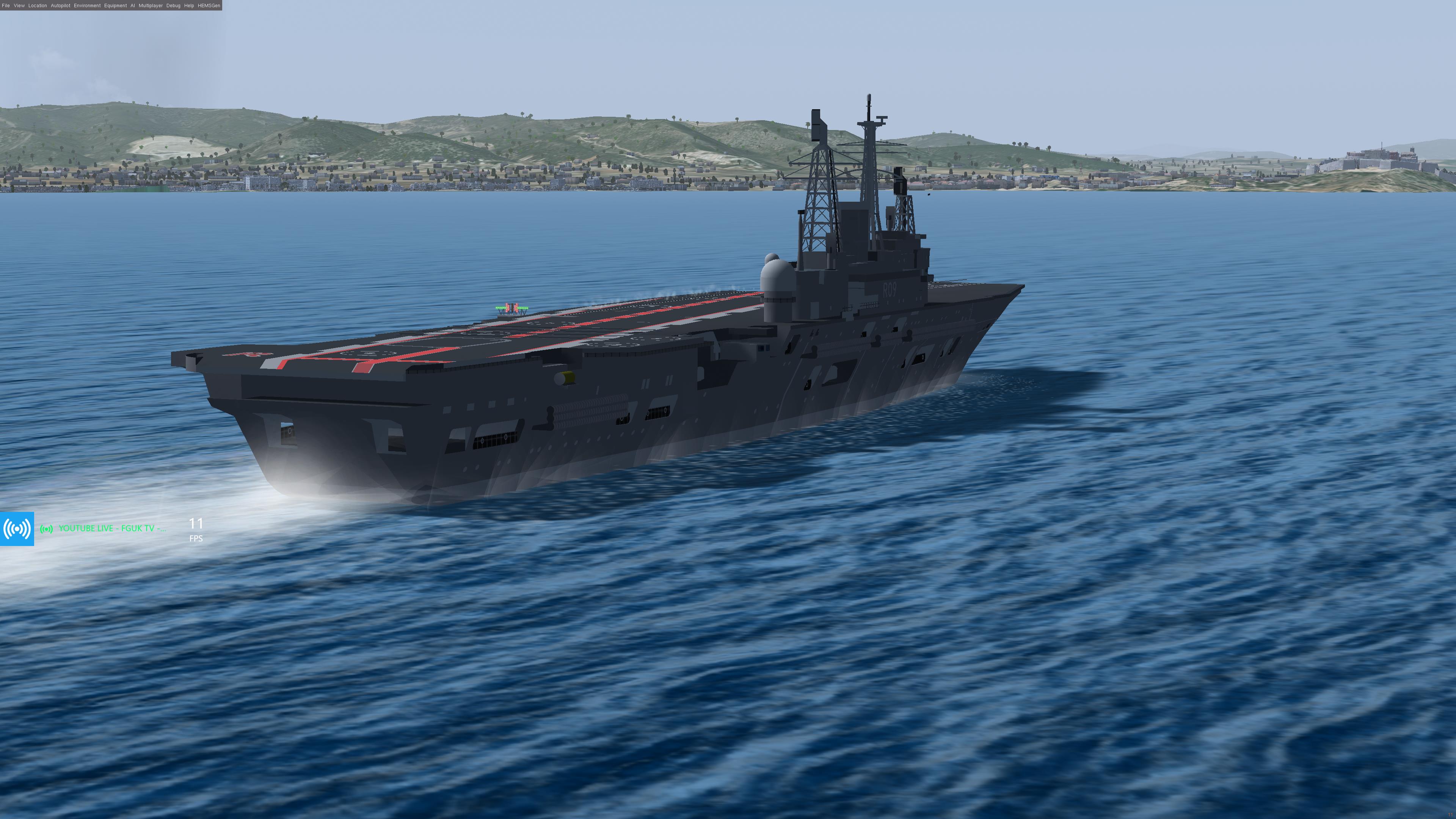Choose the Equipment menu

tap(115, 6)
